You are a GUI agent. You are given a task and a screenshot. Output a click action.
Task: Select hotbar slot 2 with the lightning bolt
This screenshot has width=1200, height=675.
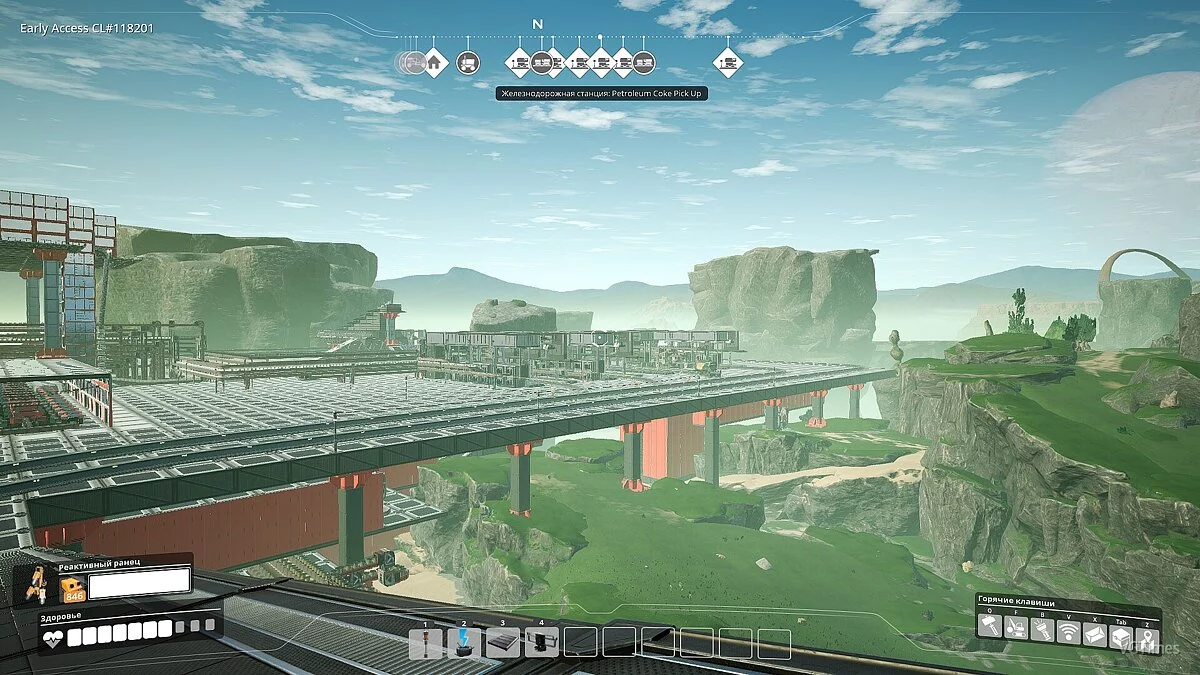464,644
